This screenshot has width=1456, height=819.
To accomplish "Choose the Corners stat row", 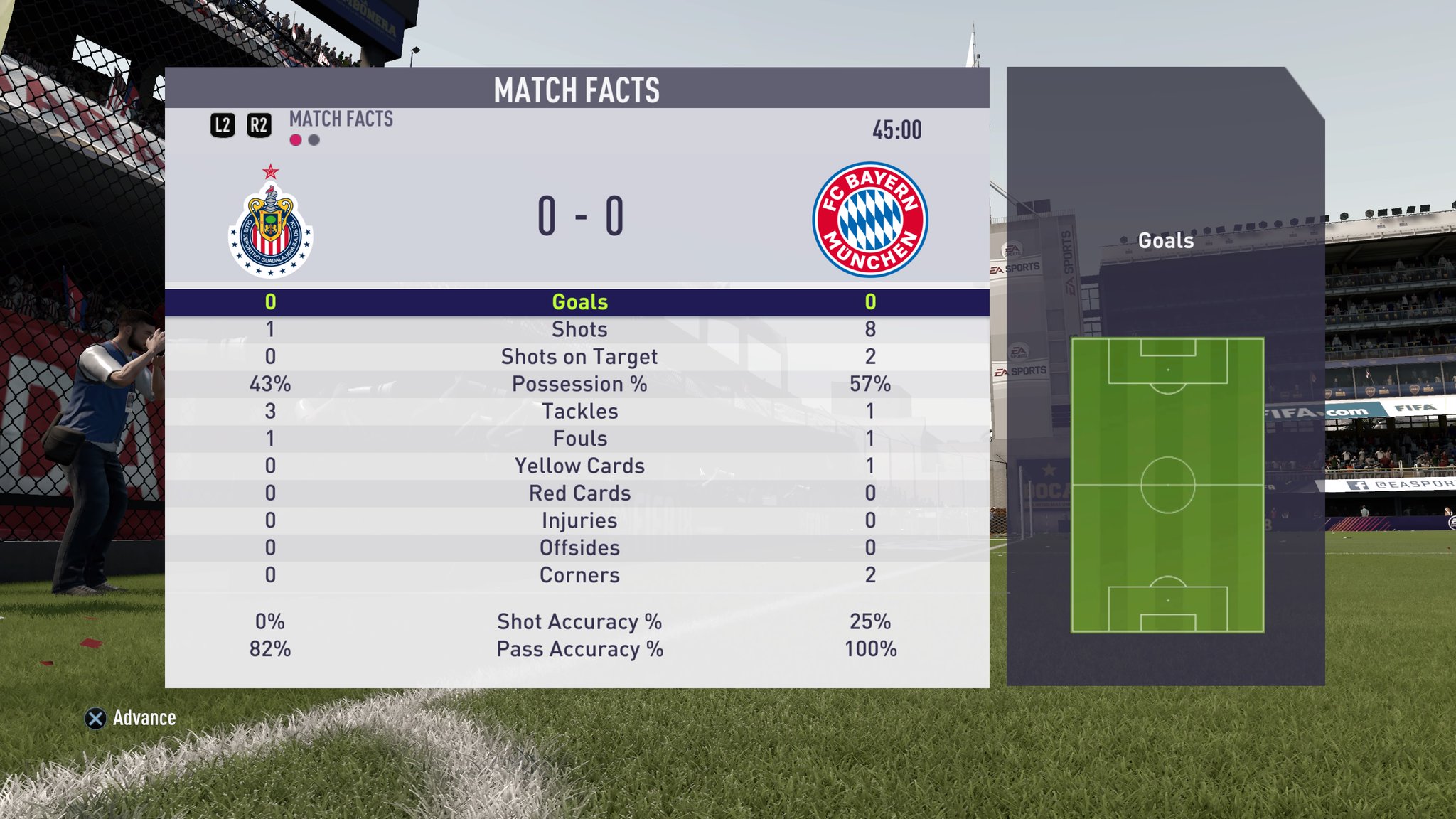I will 579,575.
